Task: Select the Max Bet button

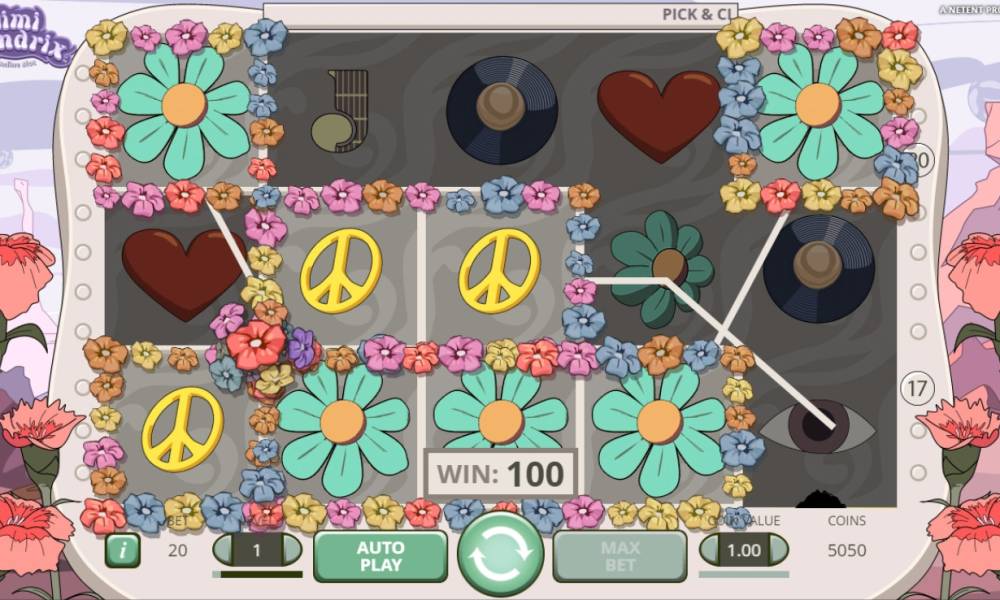Action: pyautogui.click(x=620, y=556)
